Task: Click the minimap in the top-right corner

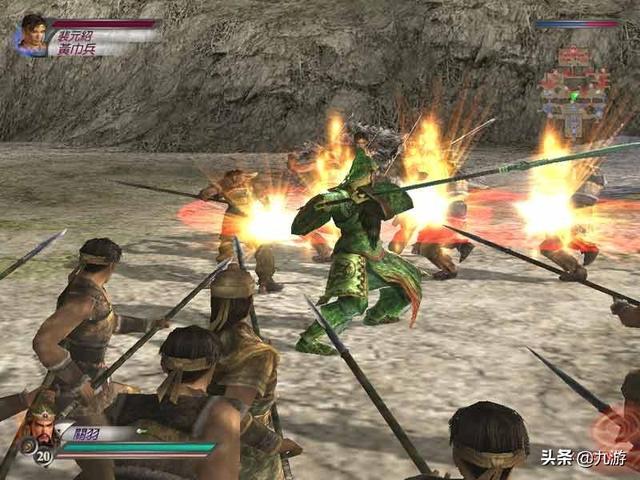Action: [574, 88]
